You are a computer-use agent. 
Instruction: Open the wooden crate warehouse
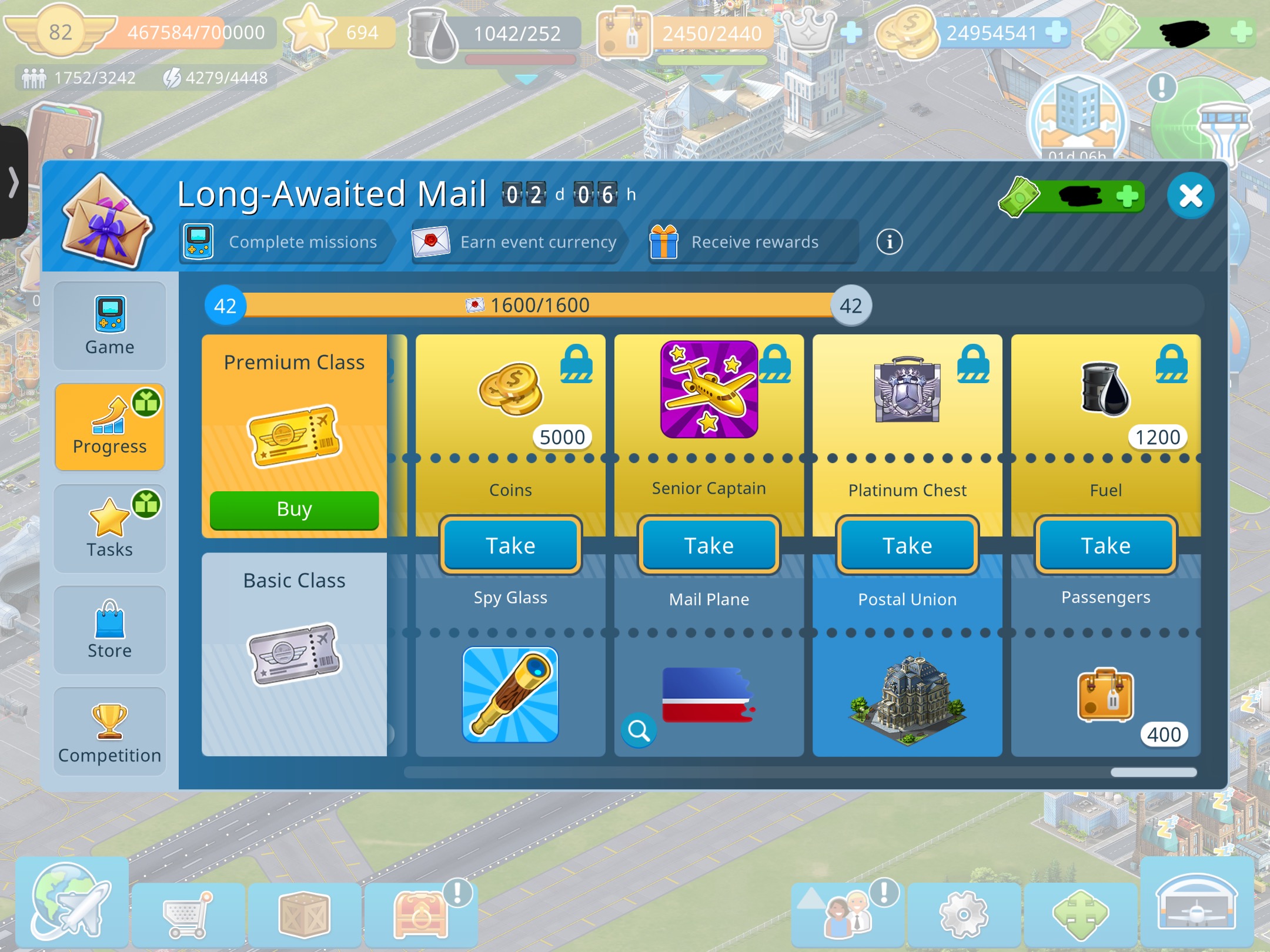coord(304,914)
